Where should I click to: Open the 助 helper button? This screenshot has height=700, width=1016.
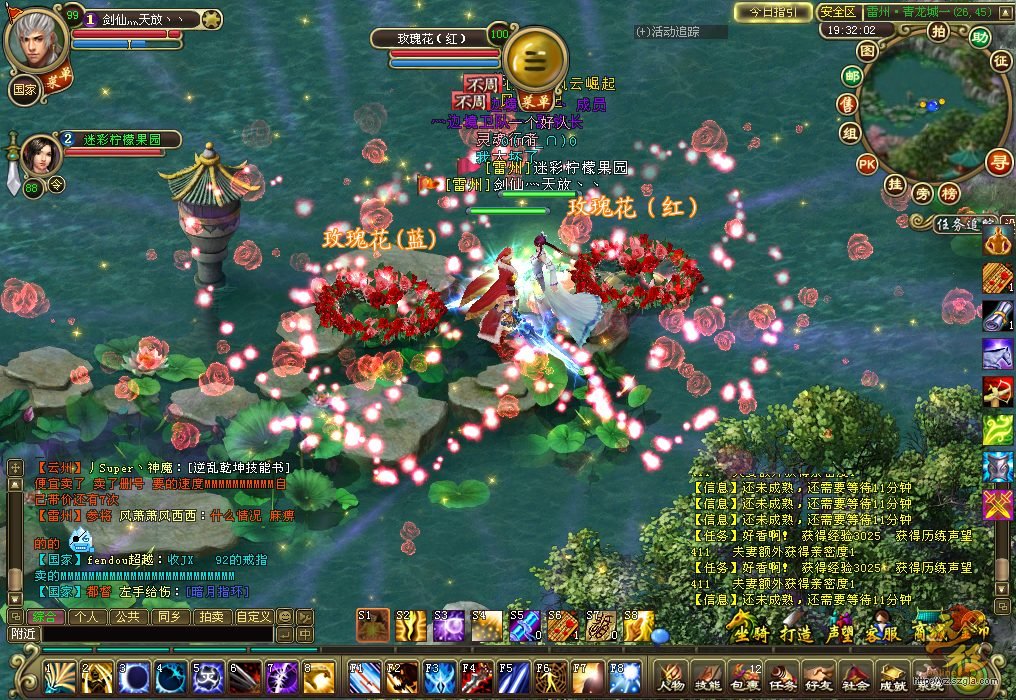point(979,37)
